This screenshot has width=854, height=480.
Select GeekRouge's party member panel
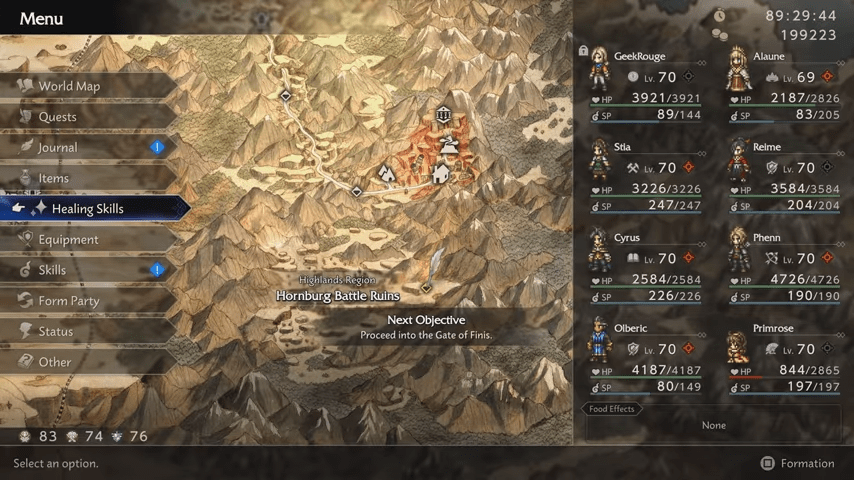pyautogui.click(x=644, y=85)
